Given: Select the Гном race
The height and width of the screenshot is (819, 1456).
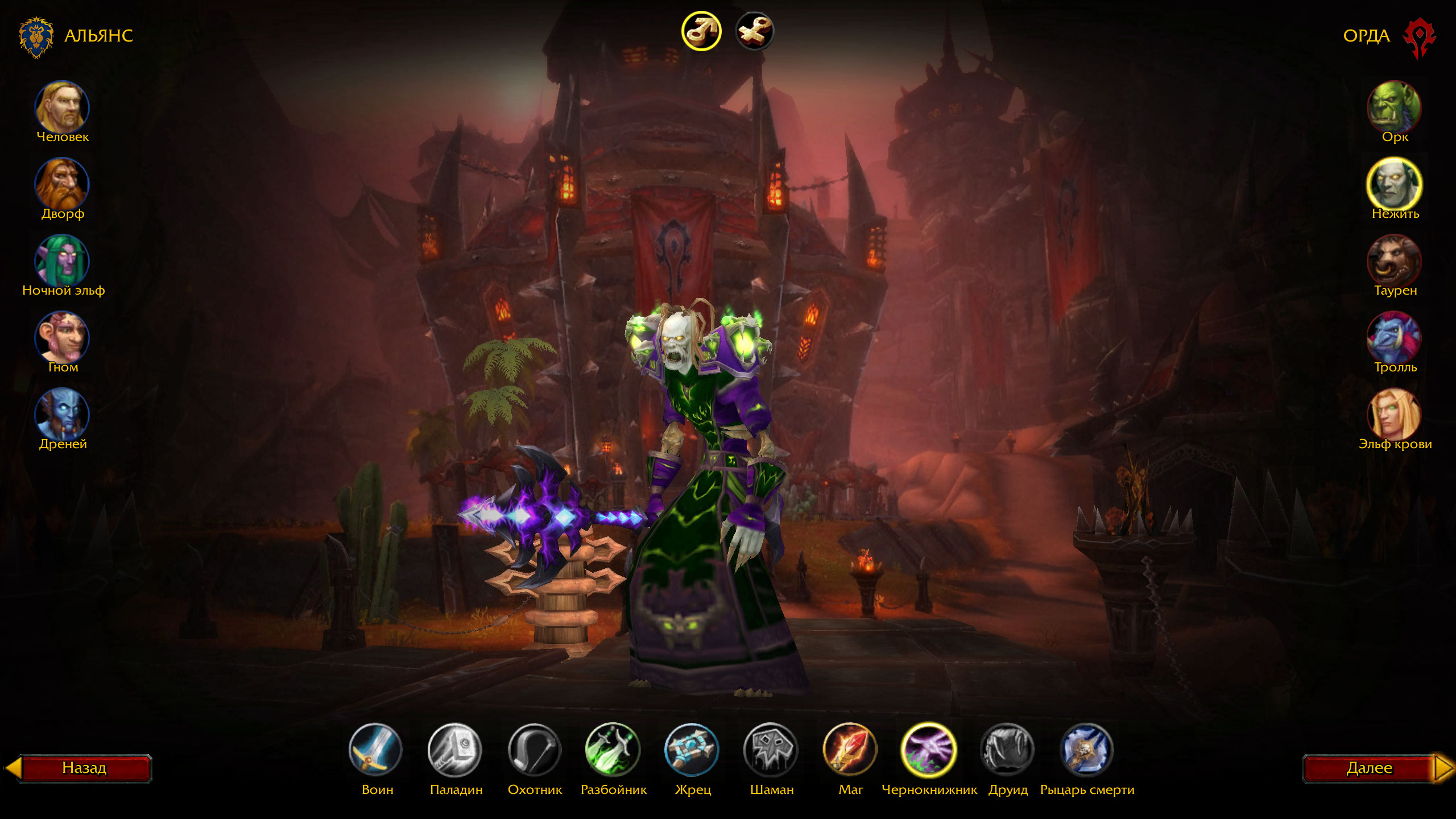Looking at the screenshot, I should pyautogui.click(x=62, y=337).
